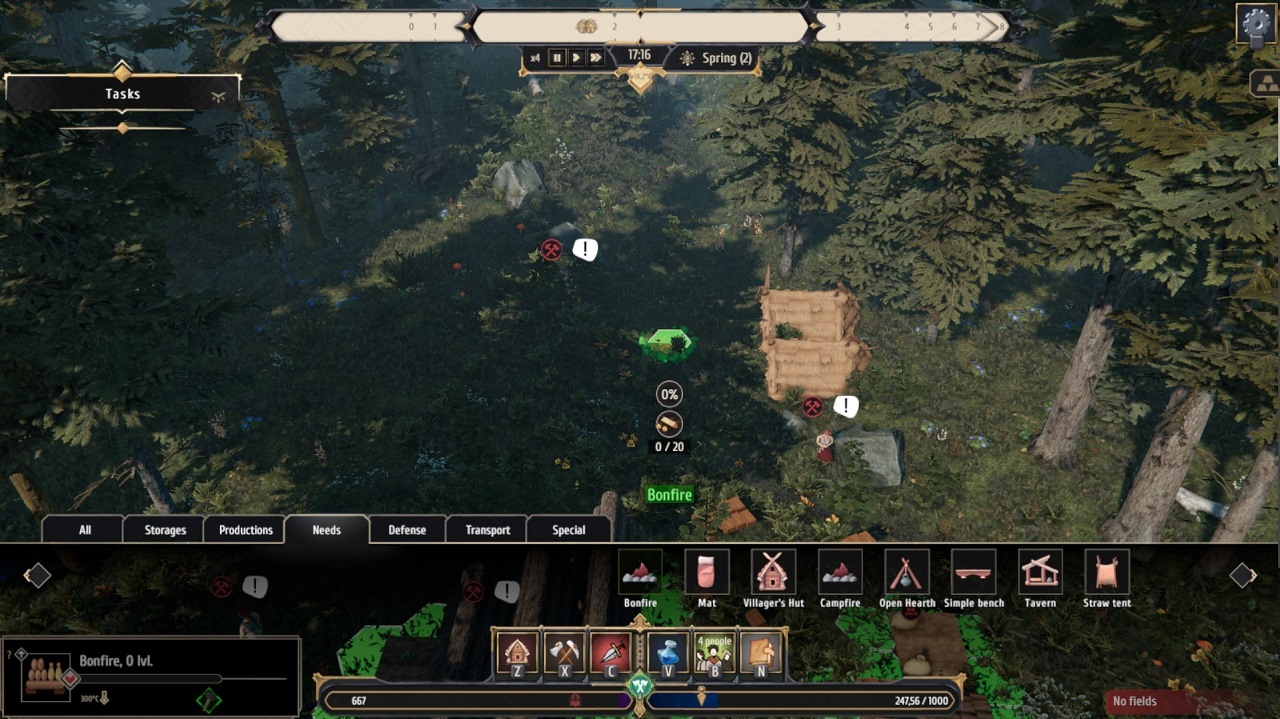Pause the game time
1280x719 pixels.
557,58
